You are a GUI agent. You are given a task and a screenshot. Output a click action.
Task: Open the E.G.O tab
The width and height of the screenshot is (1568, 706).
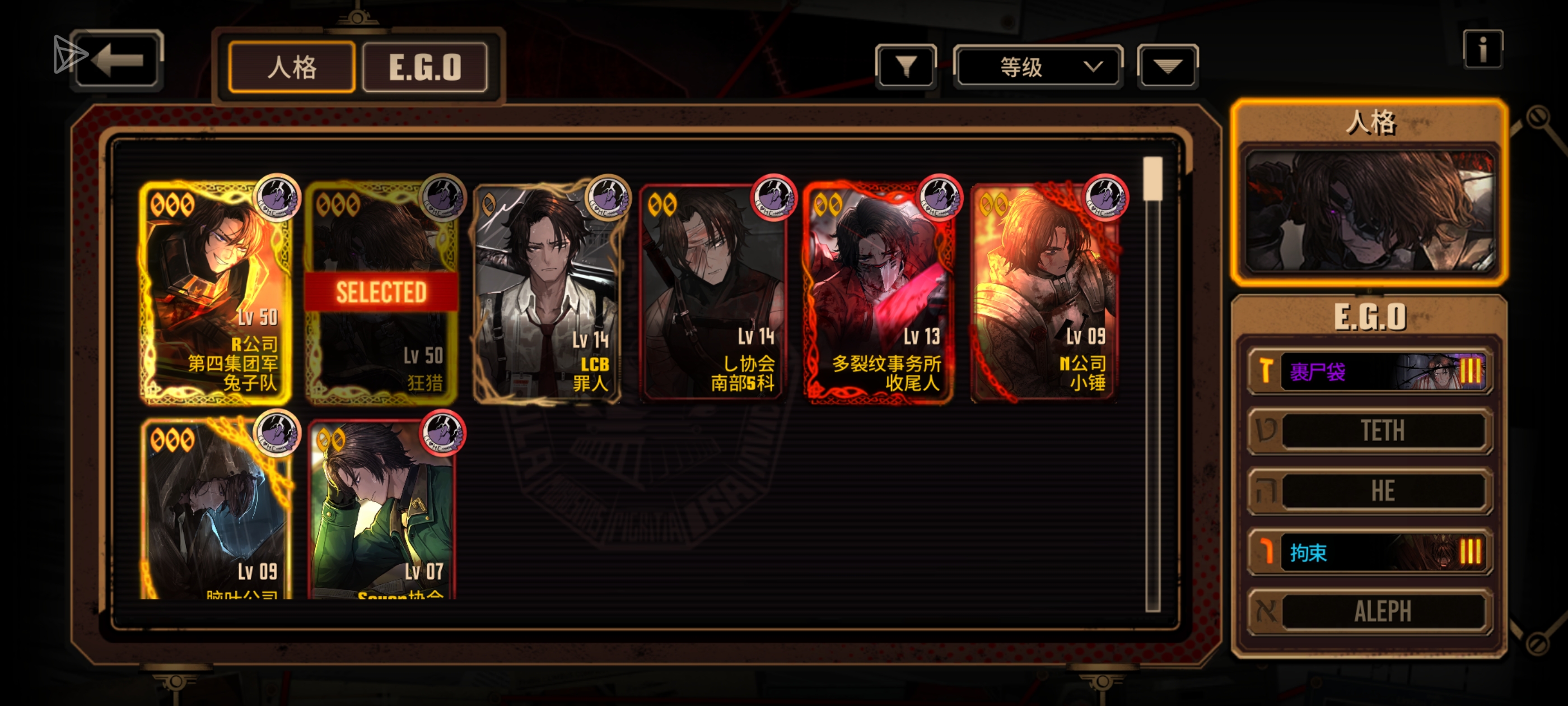click(425, 67)
